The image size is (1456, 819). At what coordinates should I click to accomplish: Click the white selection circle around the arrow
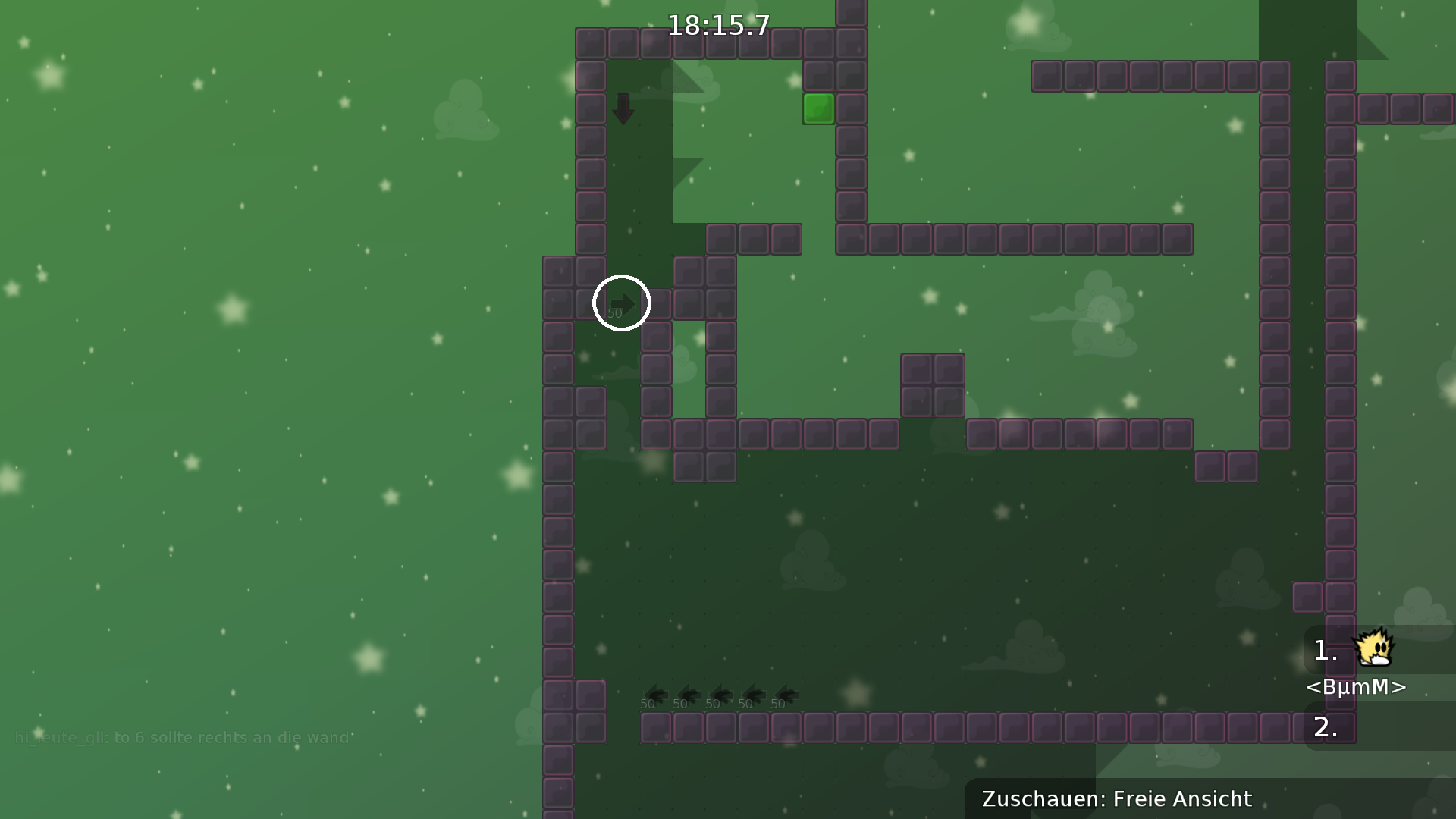[622, 303]
